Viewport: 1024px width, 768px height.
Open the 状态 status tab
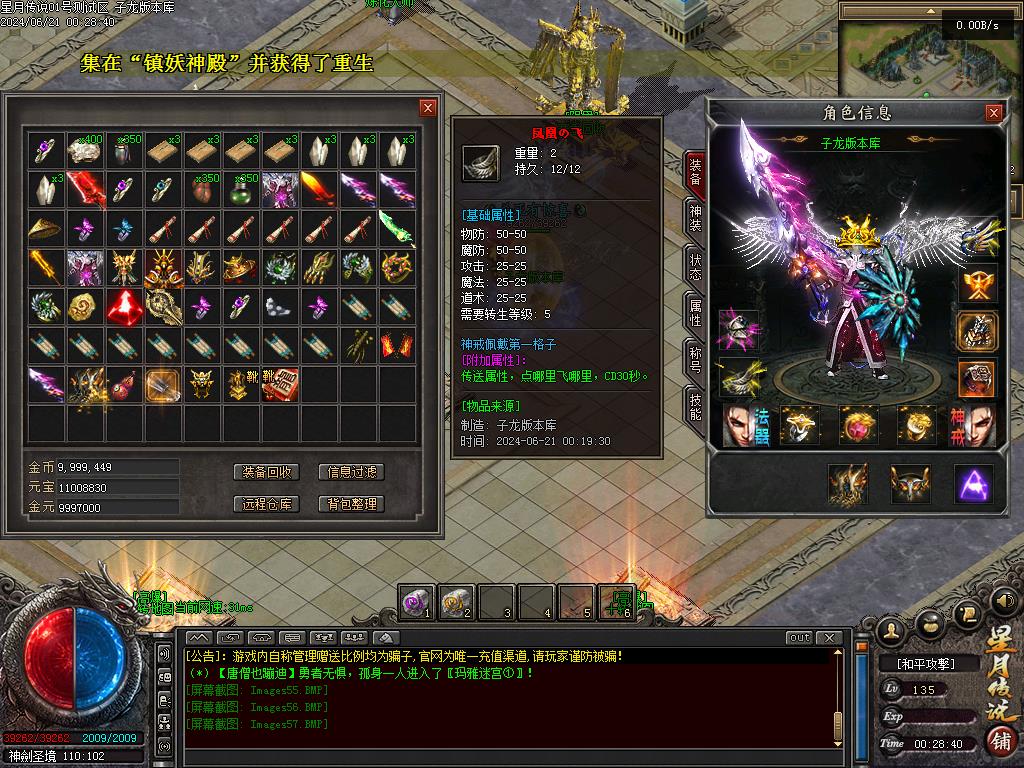point(696,266)
